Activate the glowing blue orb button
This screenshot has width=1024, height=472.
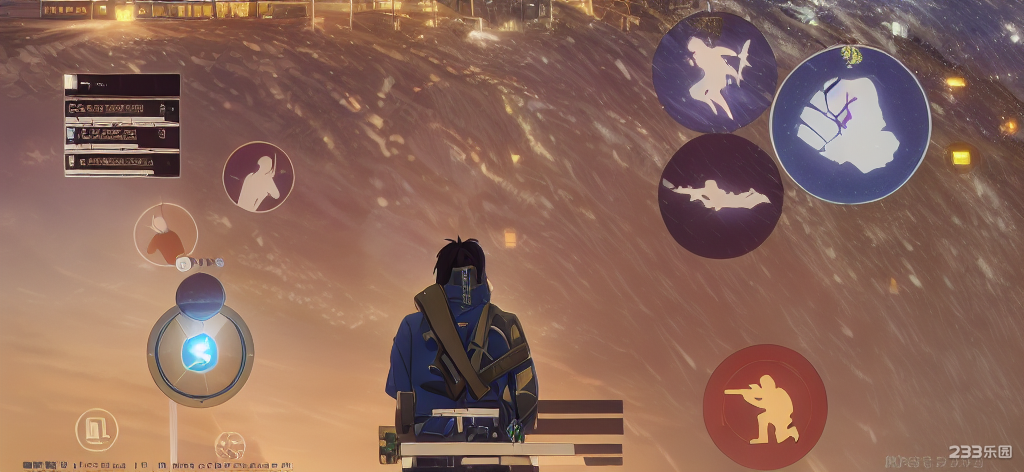tap(200, 353)
